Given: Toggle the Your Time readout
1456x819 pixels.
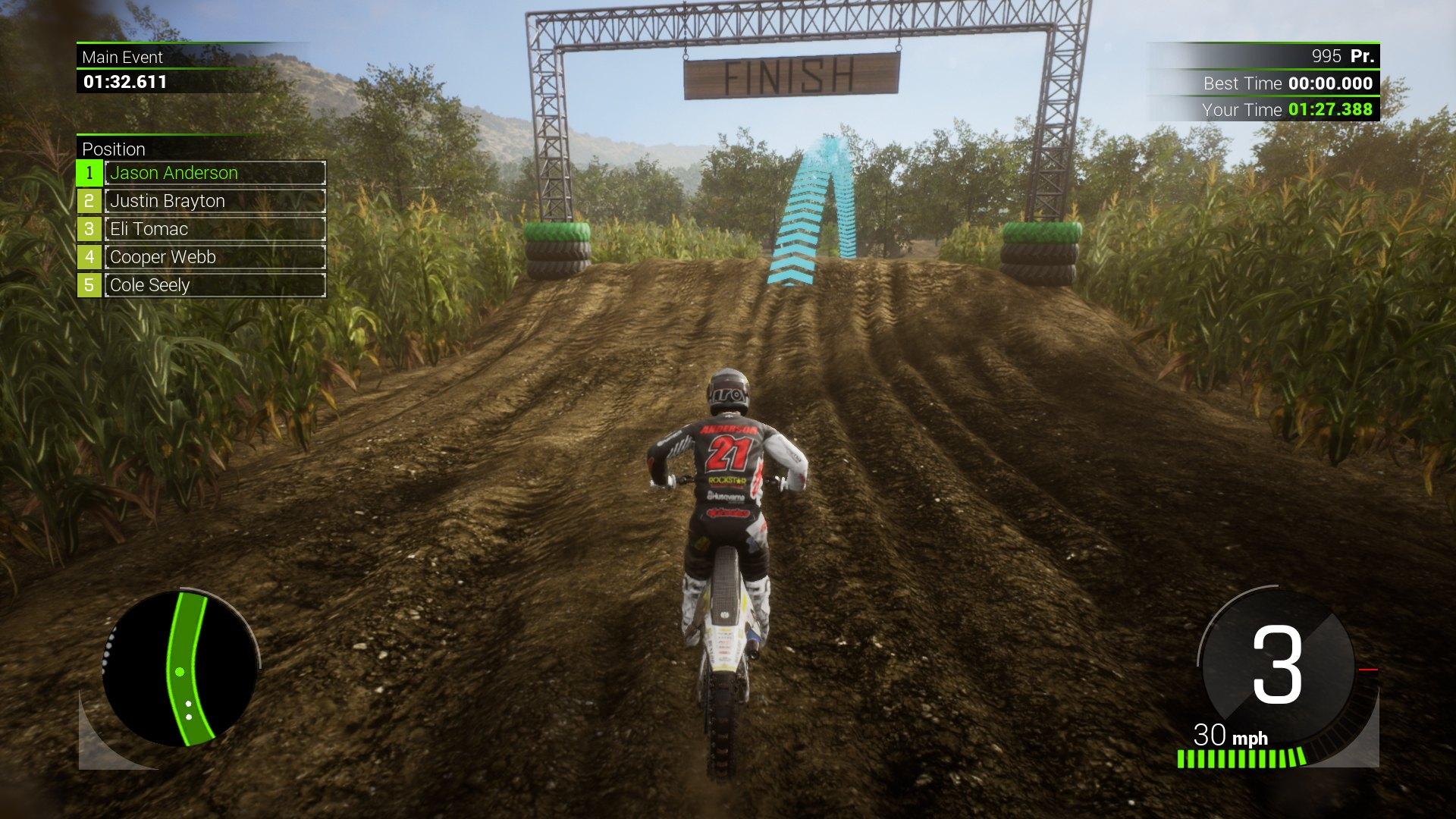Looking at the screenshot, I should (1289, 110).
